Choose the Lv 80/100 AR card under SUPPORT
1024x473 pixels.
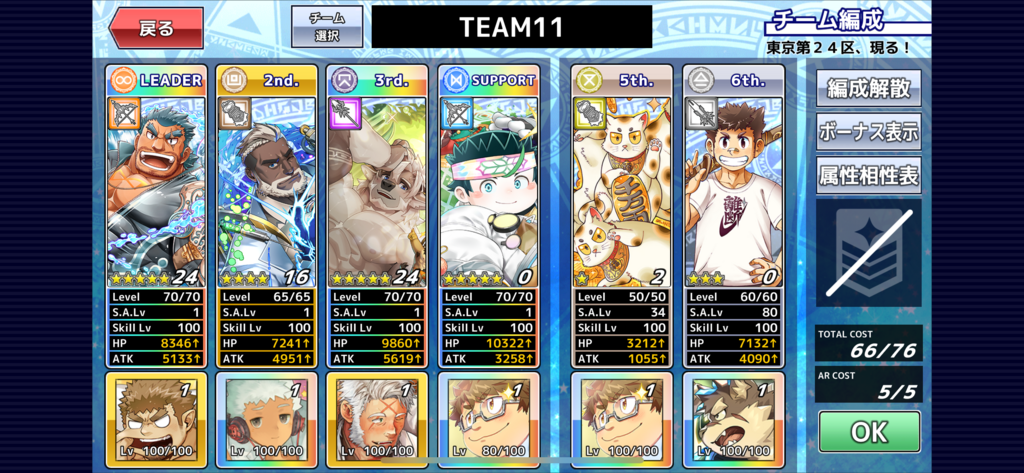(x=488, y=419)
